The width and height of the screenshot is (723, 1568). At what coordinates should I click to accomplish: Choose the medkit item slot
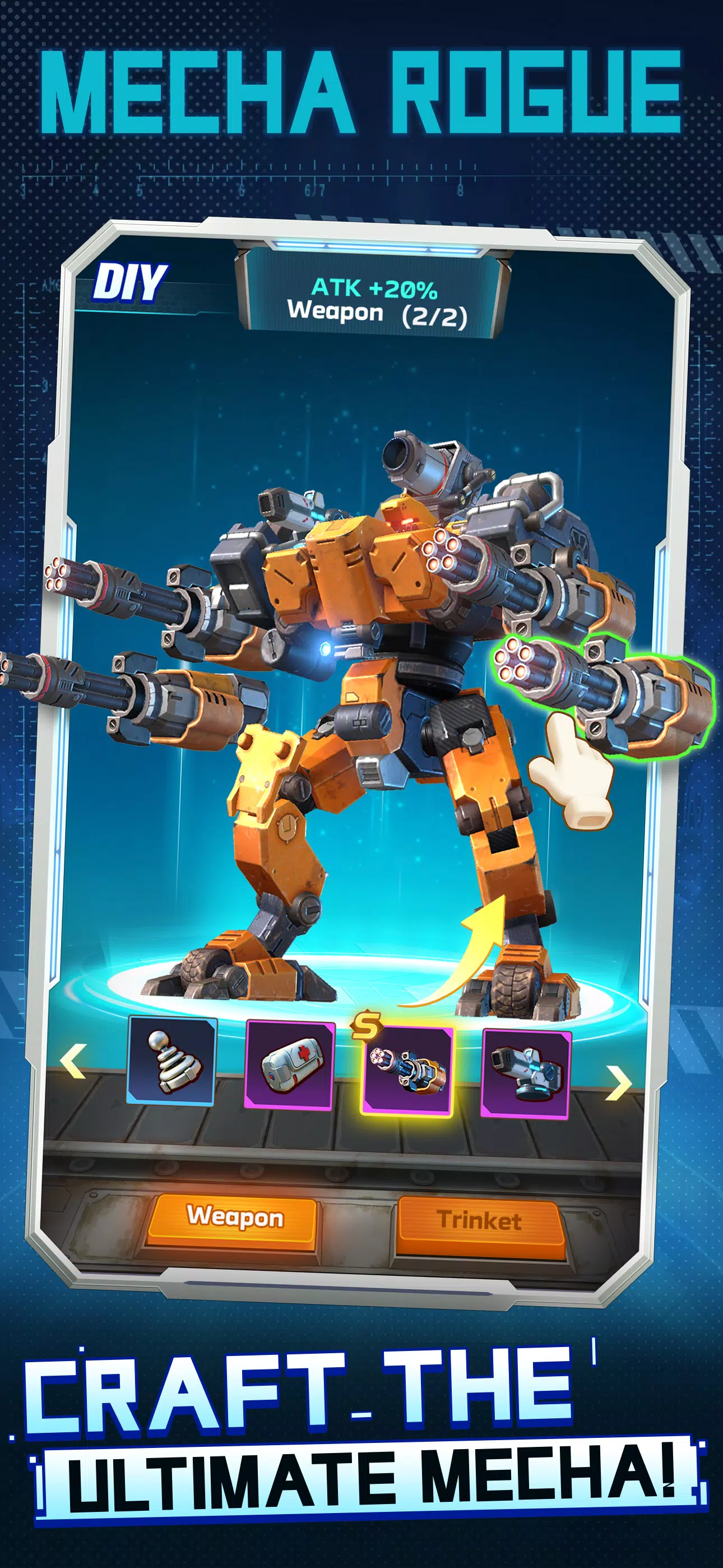pos(289,1066)
